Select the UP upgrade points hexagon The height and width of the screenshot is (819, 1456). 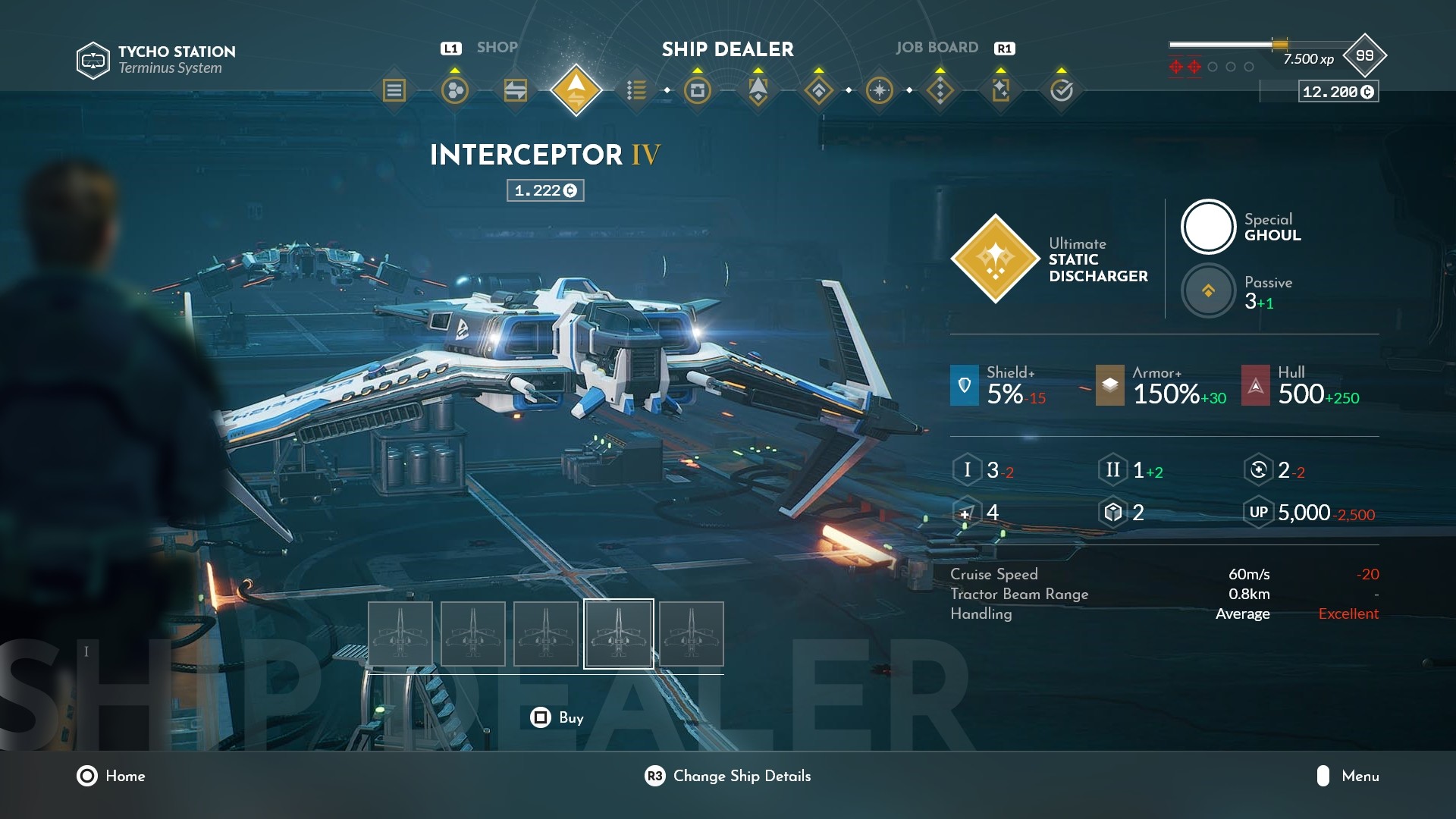1259,512
